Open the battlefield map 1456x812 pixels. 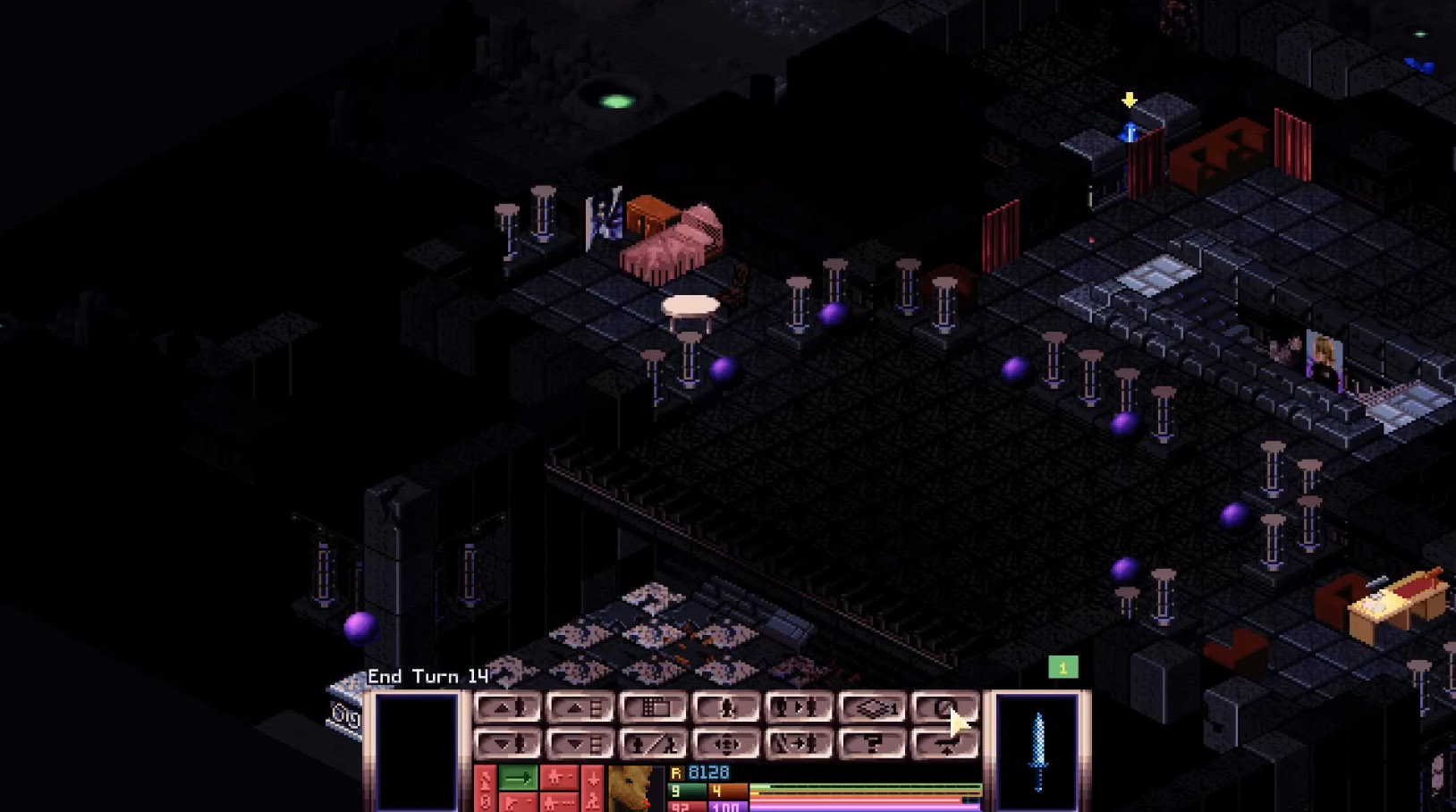[x=653, y=708]
